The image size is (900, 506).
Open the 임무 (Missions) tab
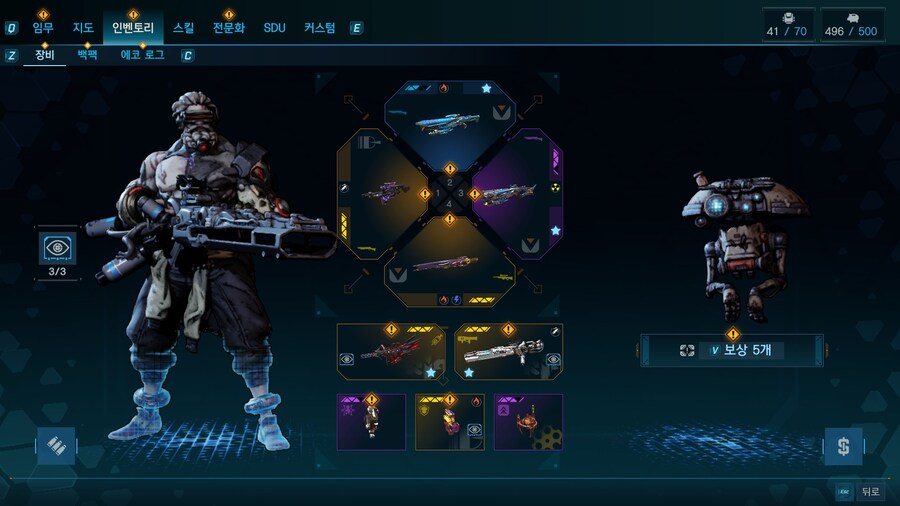[43, 28]
